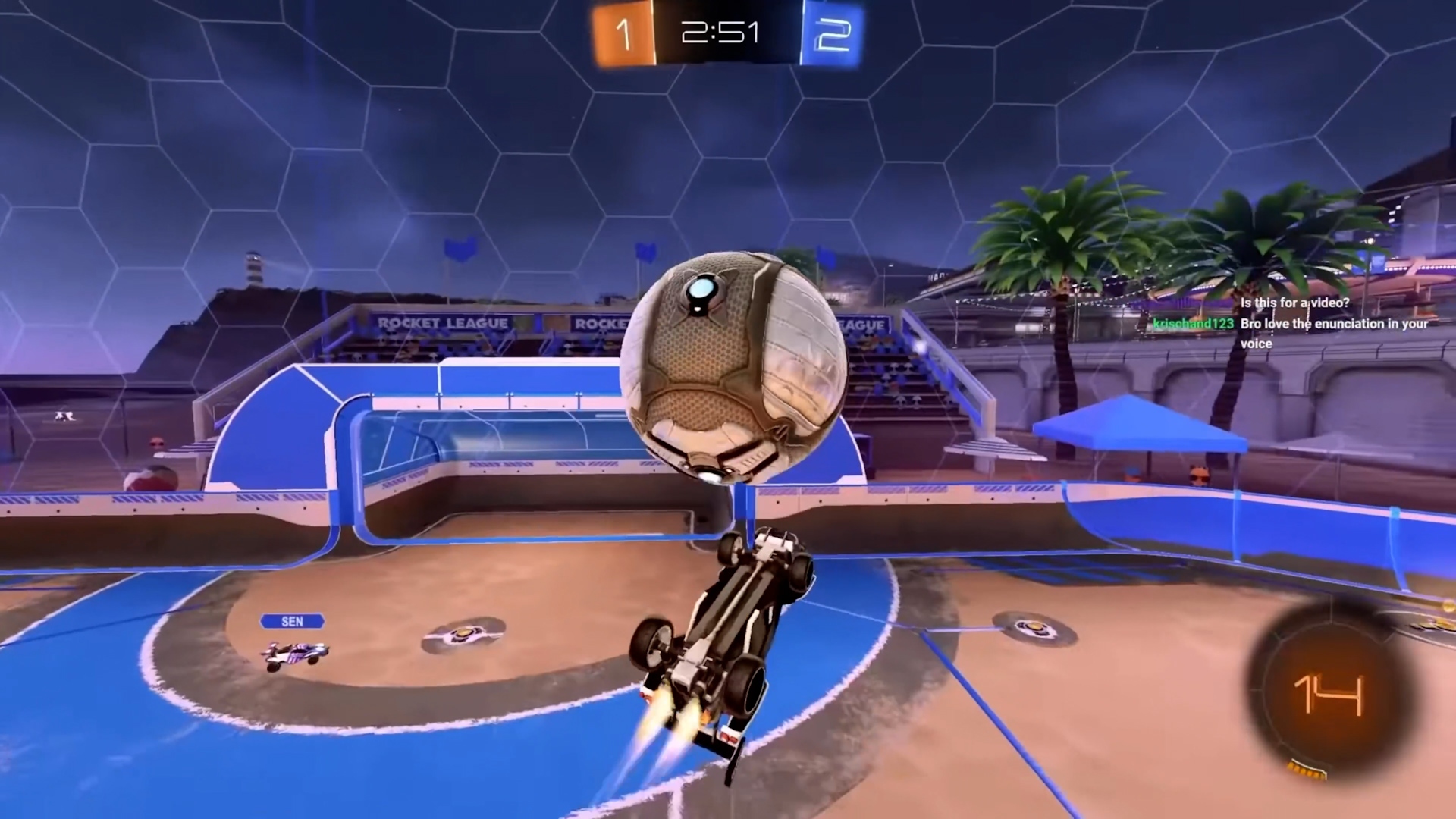Image resolution: width=1456 pixels, height=819 pixels.
Task: Click the Rocket League stadium banner
Action: click(444, 322)
